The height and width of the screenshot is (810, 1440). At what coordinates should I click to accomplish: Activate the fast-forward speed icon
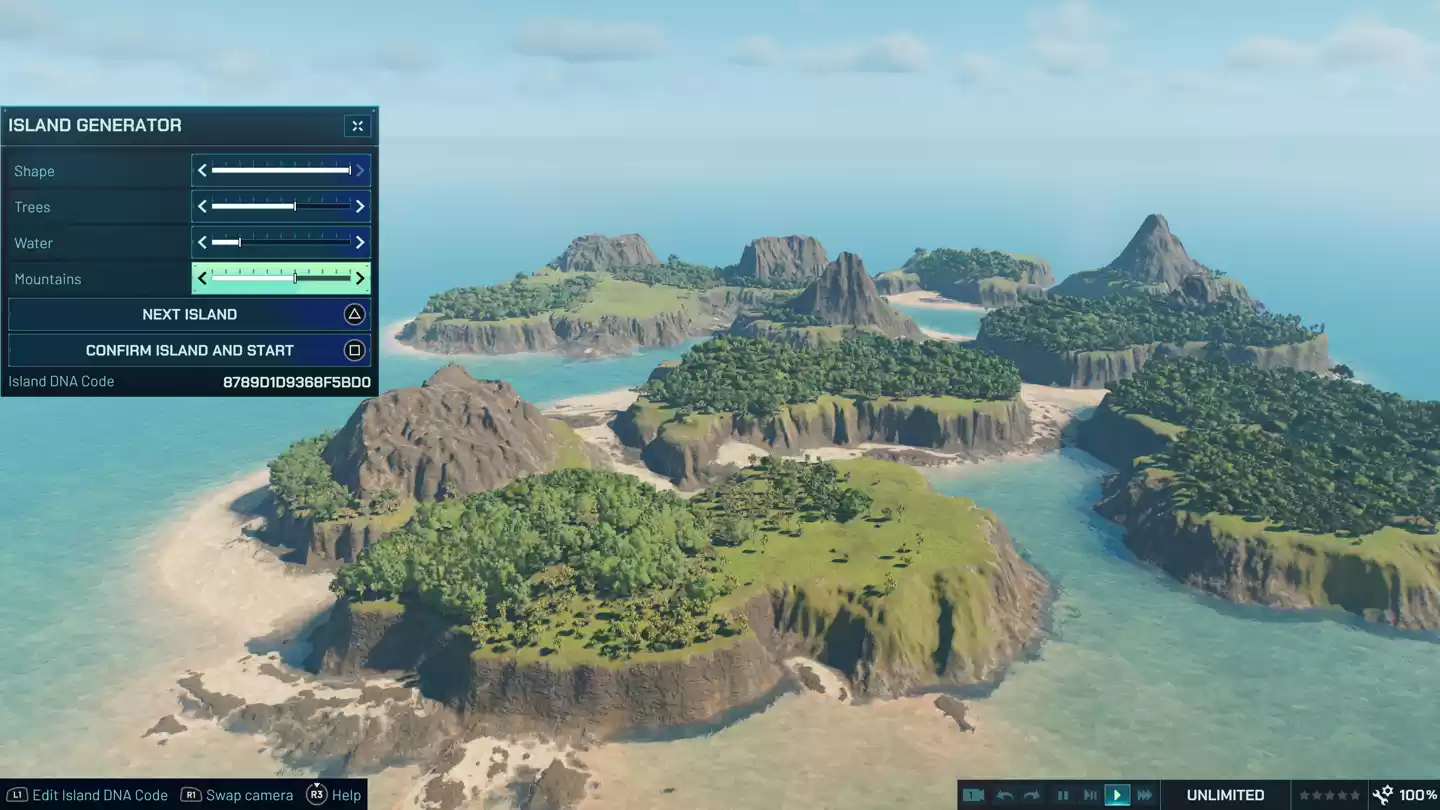tap(1145, 795)
